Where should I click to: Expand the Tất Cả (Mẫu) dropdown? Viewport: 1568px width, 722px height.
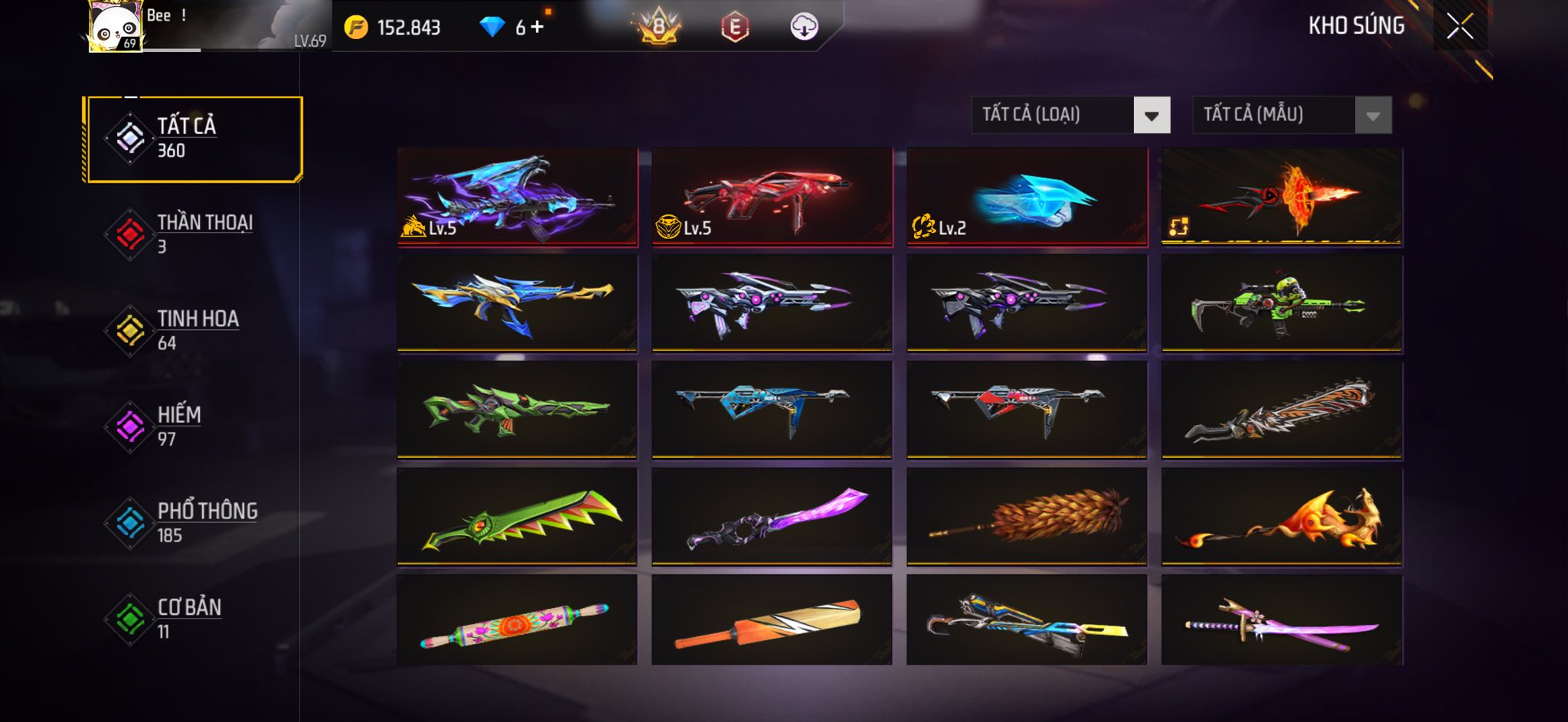tap(1372, 116)
